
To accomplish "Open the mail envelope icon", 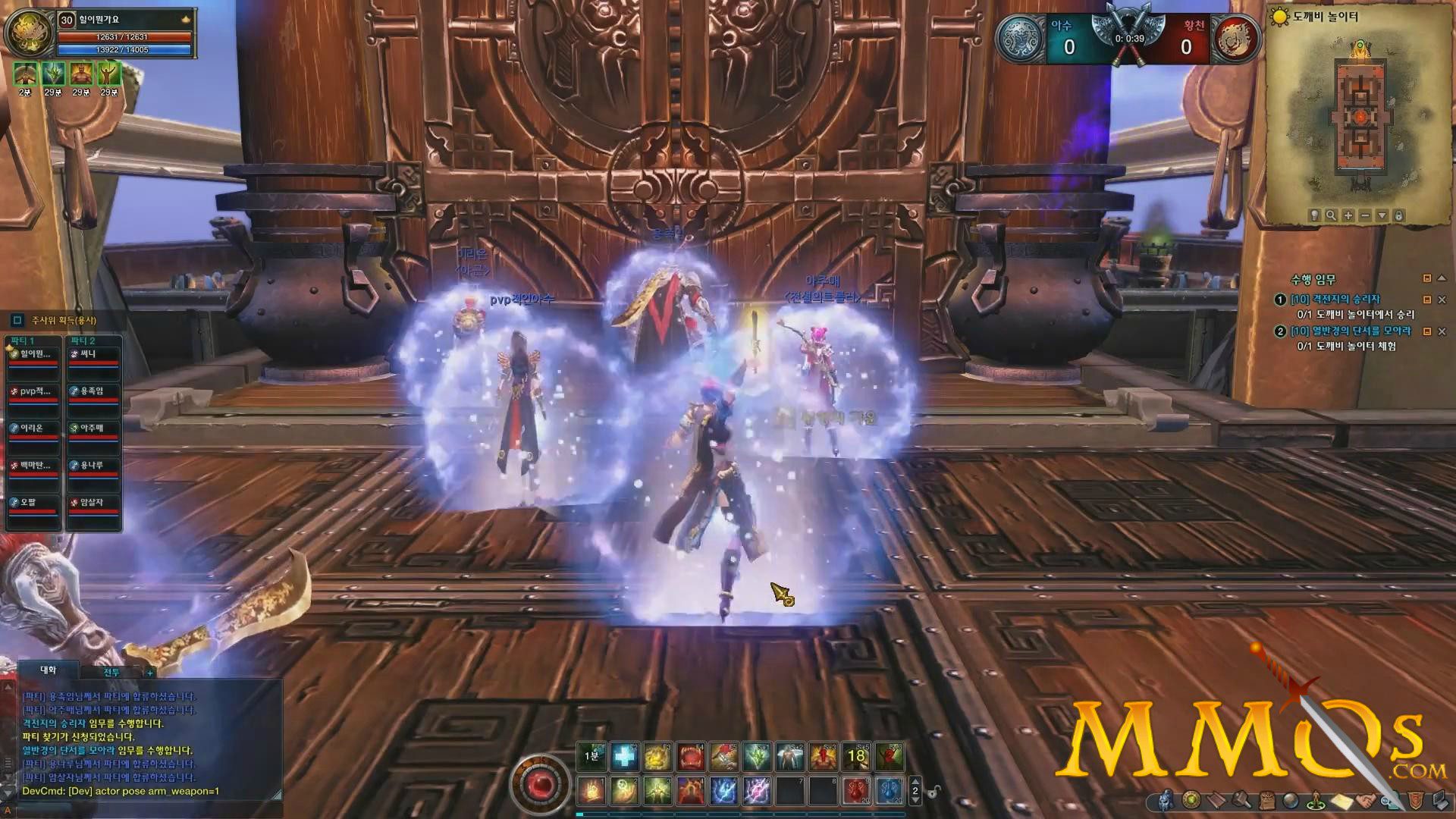I will [1341, 801].
